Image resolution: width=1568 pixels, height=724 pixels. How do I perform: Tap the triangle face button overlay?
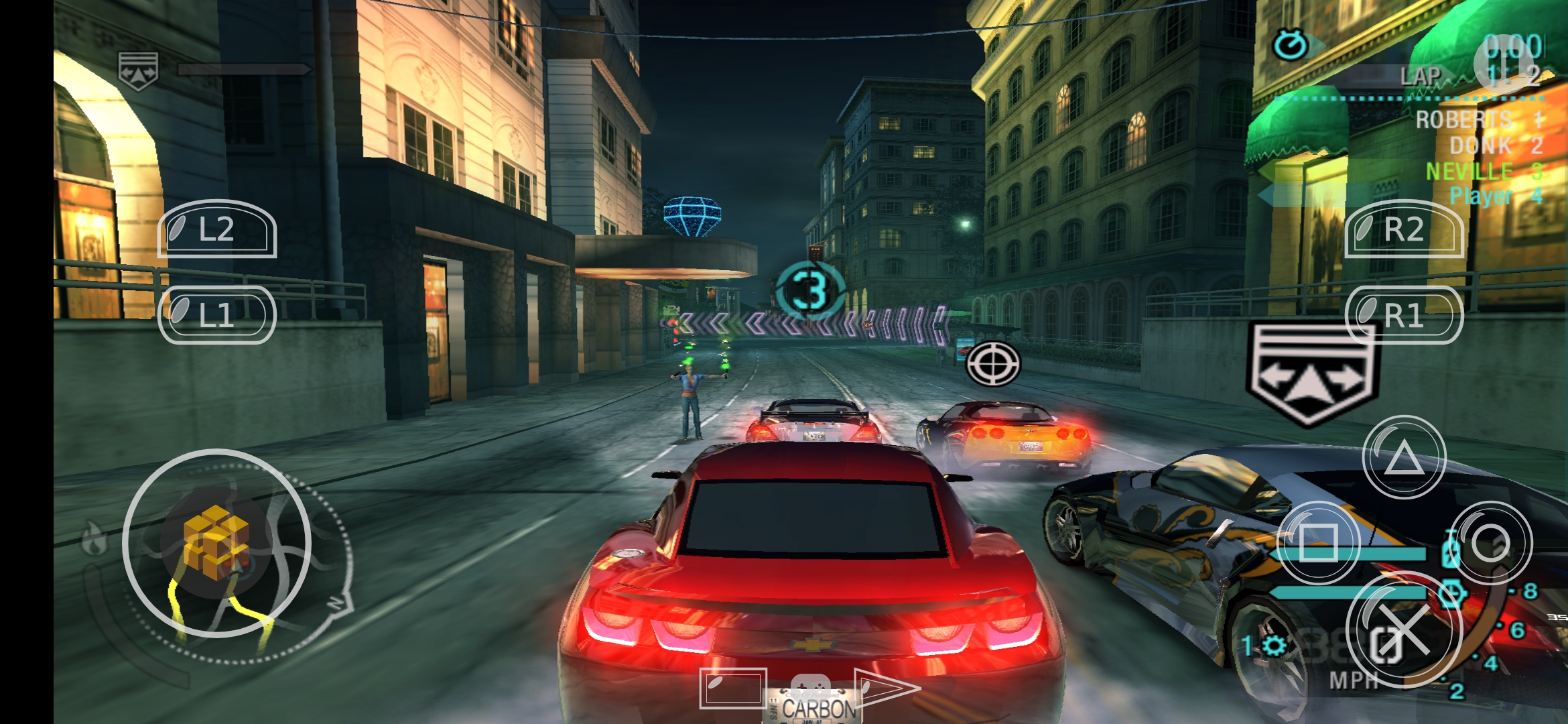click(x=1404, y=457)
